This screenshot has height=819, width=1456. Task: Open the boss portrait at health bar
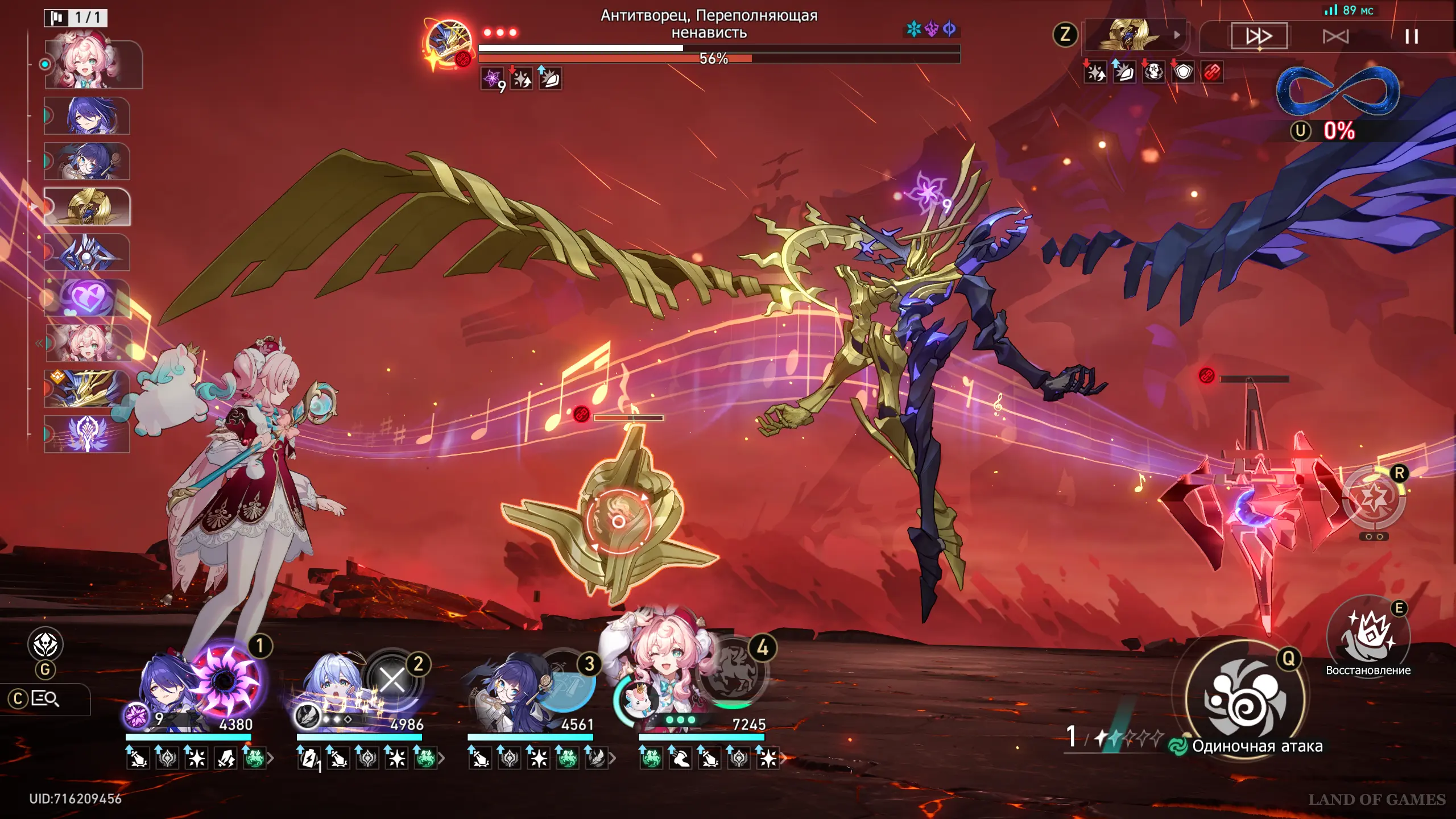[x=448, y=43]
